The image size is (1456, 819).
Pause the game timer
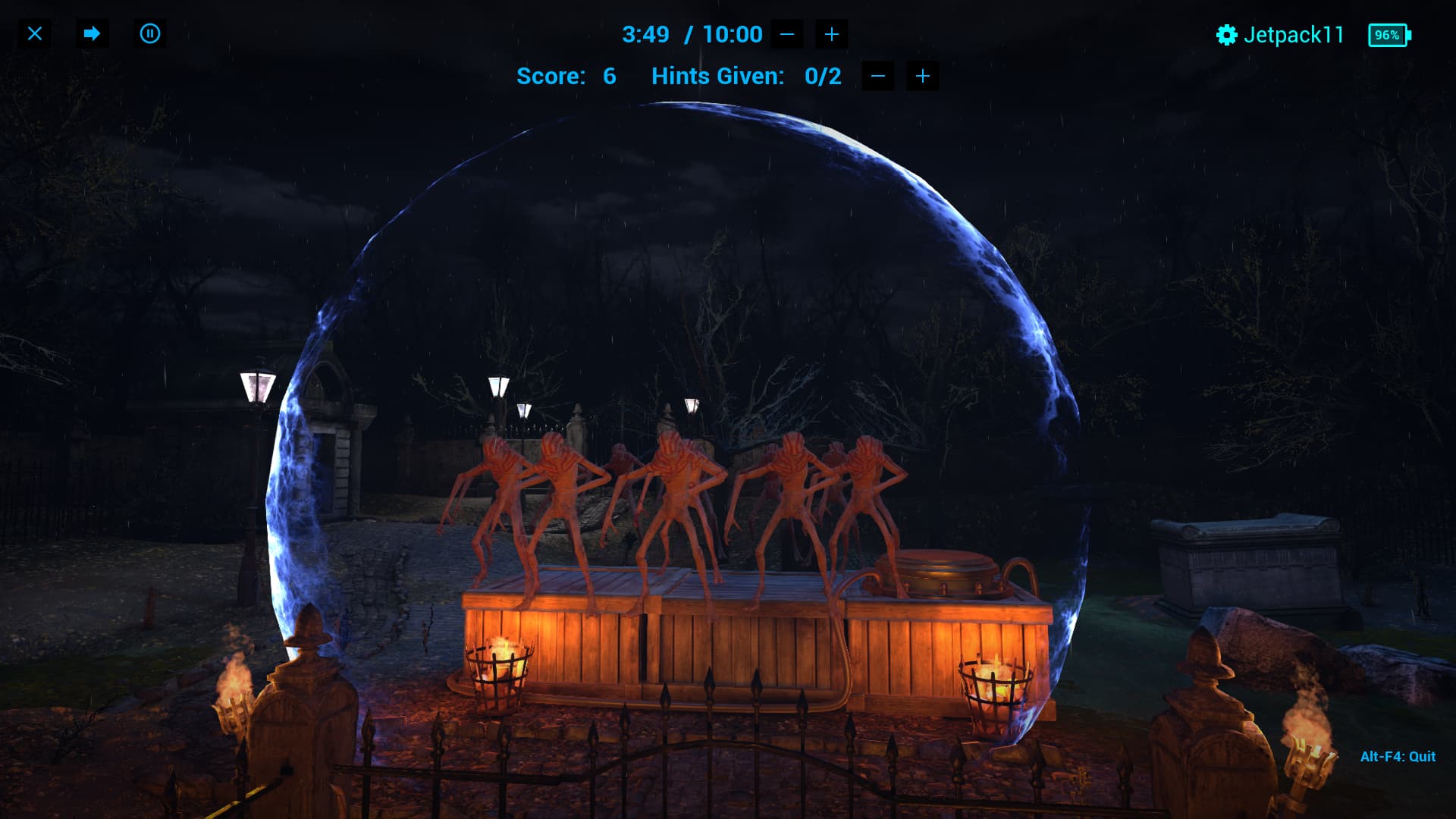(x=150, y=34)
